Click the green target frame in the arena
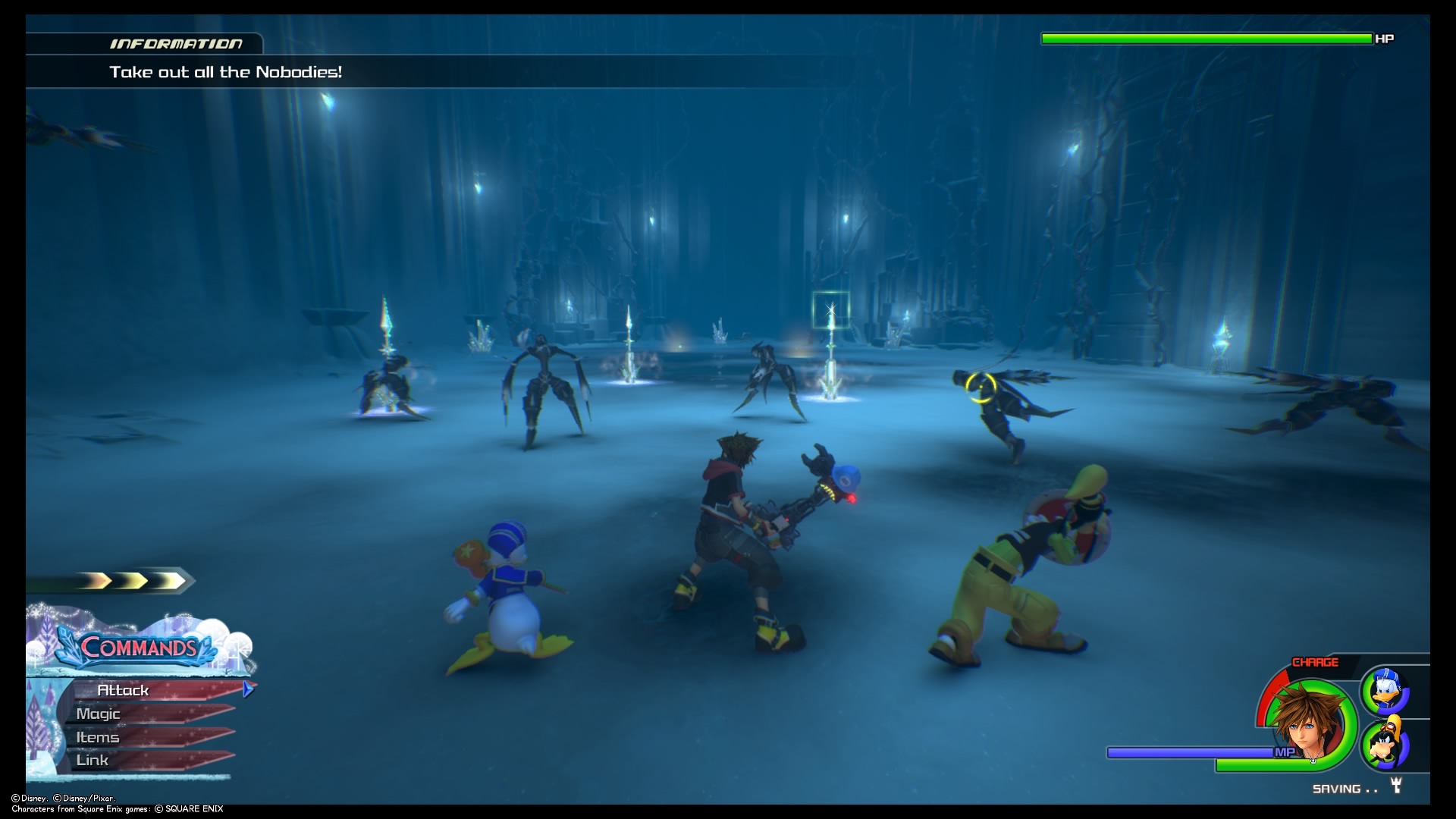The height and width of the screenshot is (819, 1456). point(830,309)
